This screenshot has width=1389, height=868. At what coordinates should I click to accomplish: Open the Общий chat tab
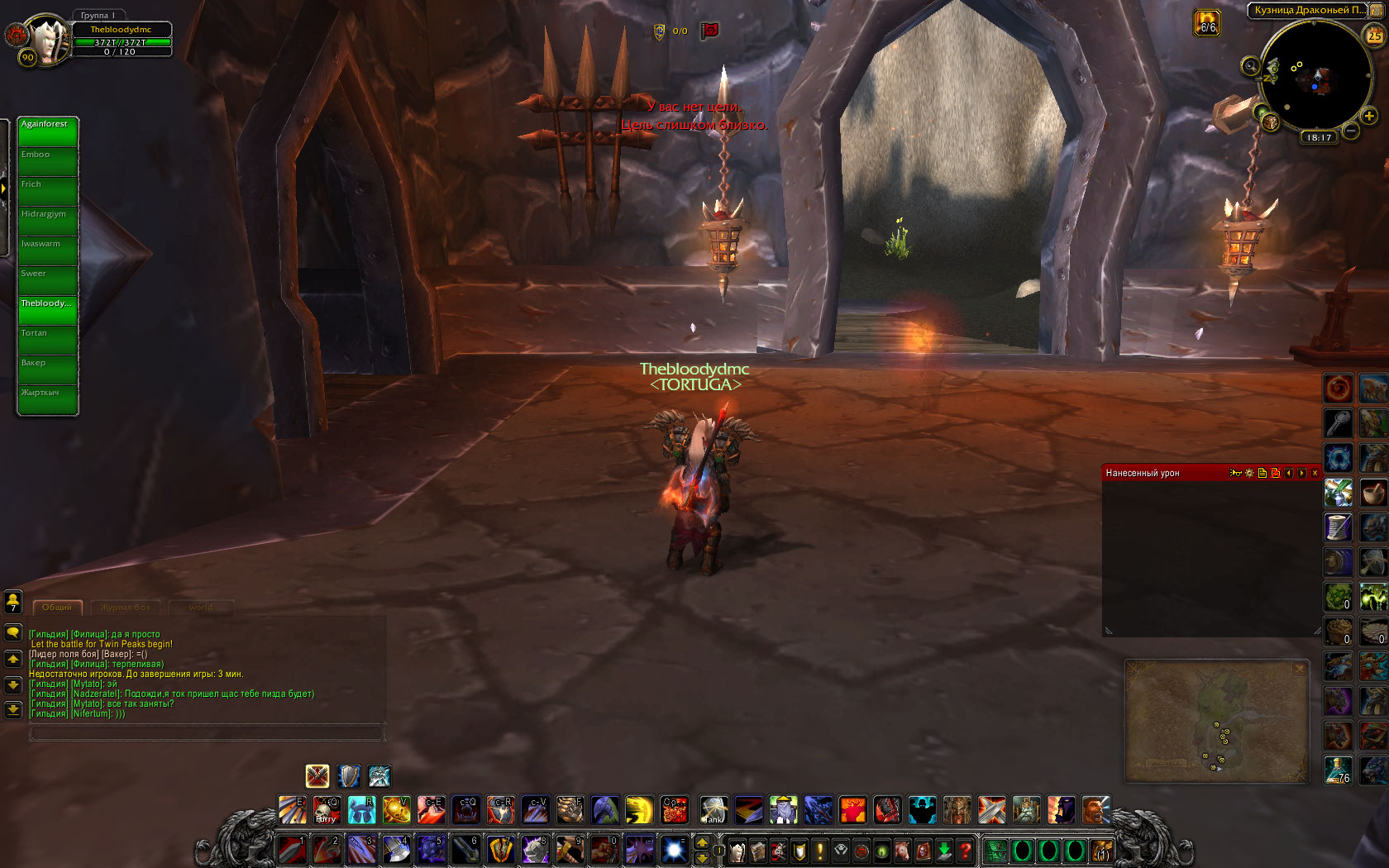tap(57, 608)
